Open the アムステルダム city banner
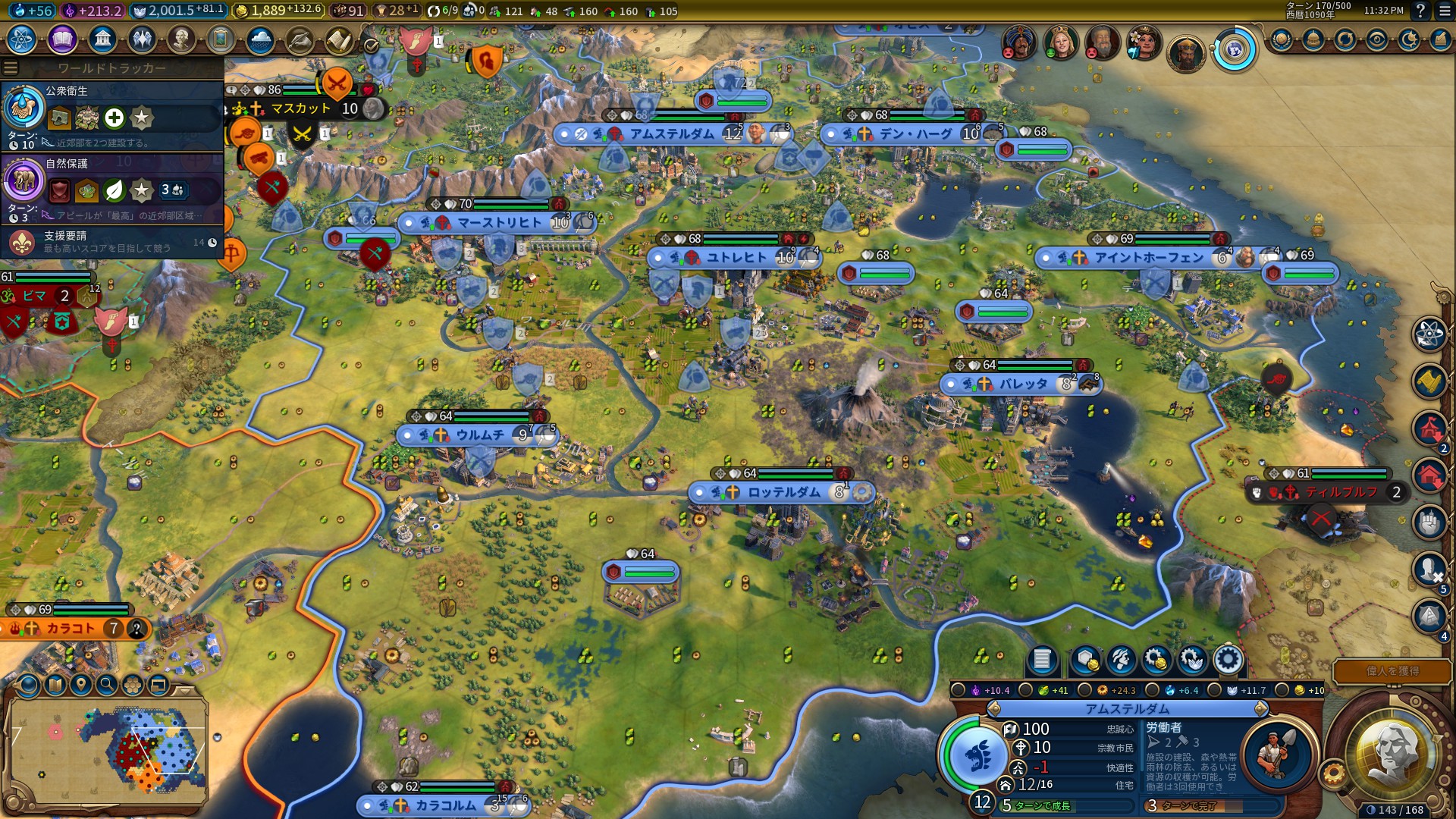The image size is (1456, 819). tap(671, 134)
